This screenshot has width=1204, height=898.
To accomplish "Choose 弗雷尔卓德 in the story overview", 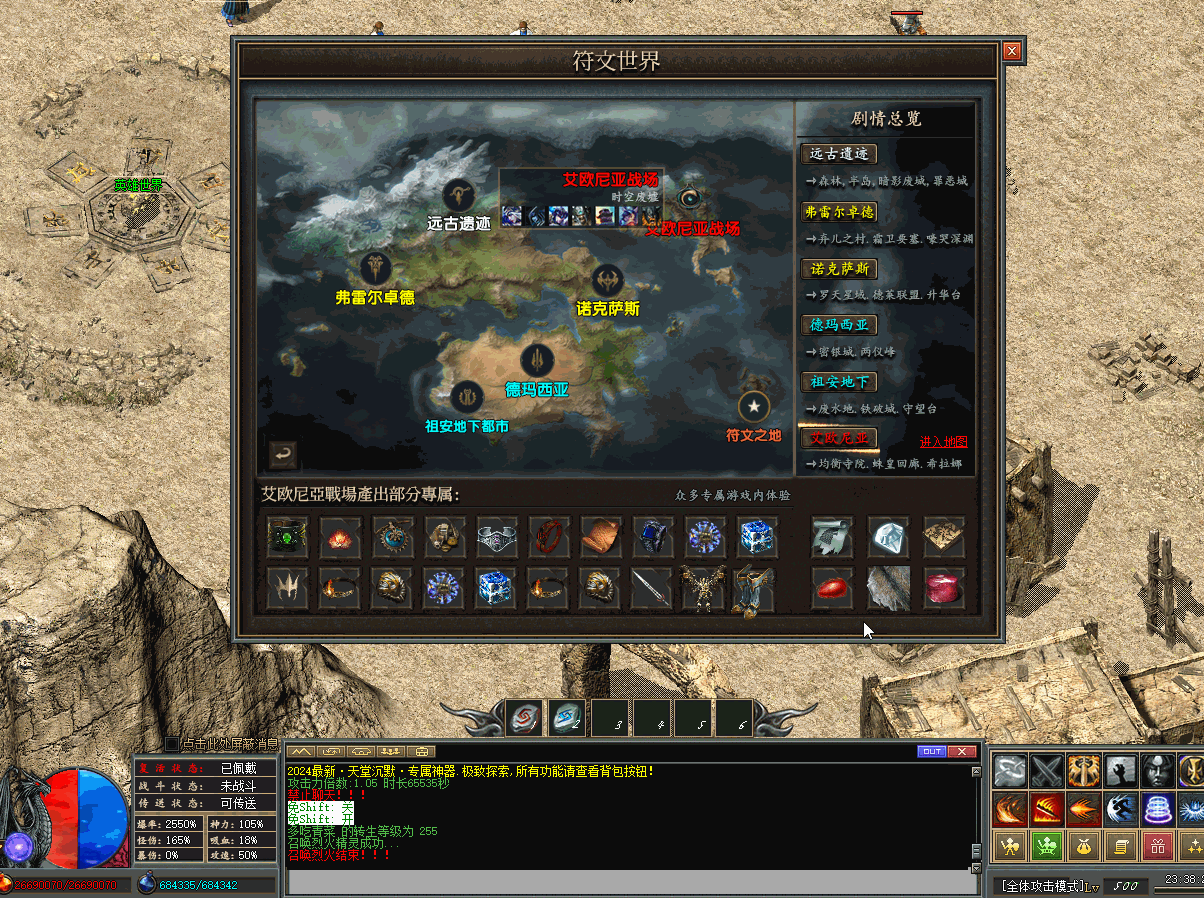I will click(x=839, y=212).
